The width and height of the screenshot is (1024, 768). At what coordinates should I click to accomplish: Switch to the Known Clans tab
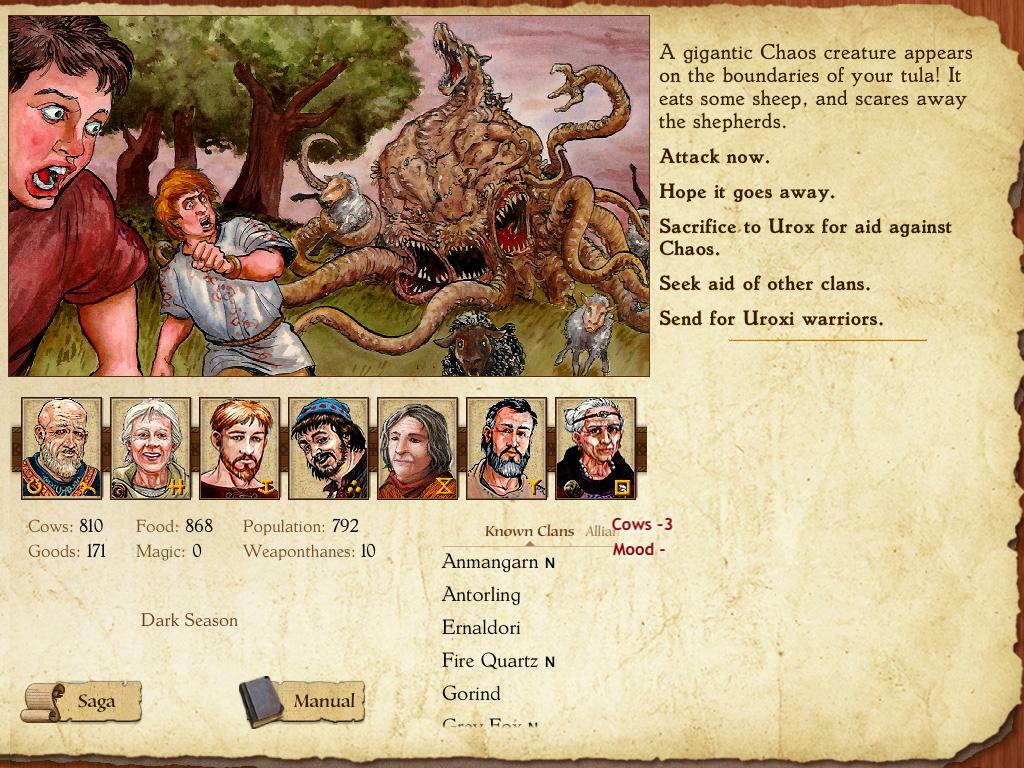pos(529,531)
